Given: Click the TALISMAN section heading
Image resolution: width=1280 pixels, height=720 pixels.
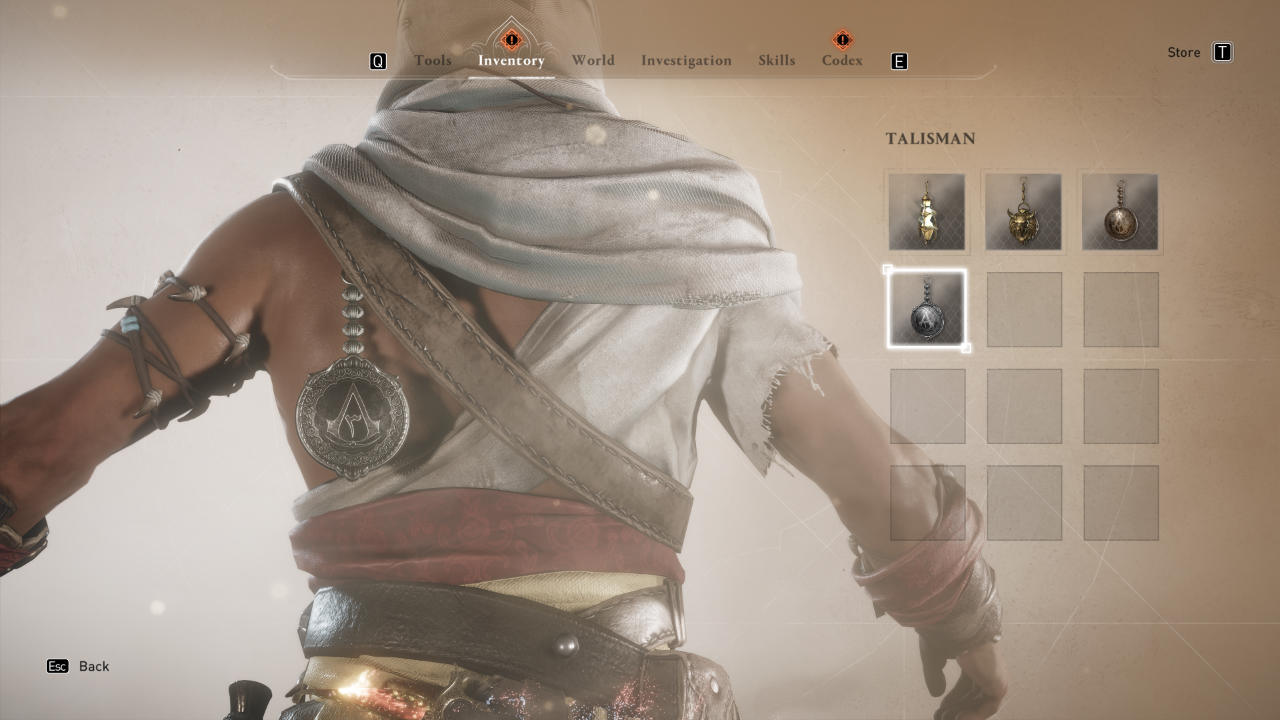Looking at the screenshot, I should coord(931,139).
